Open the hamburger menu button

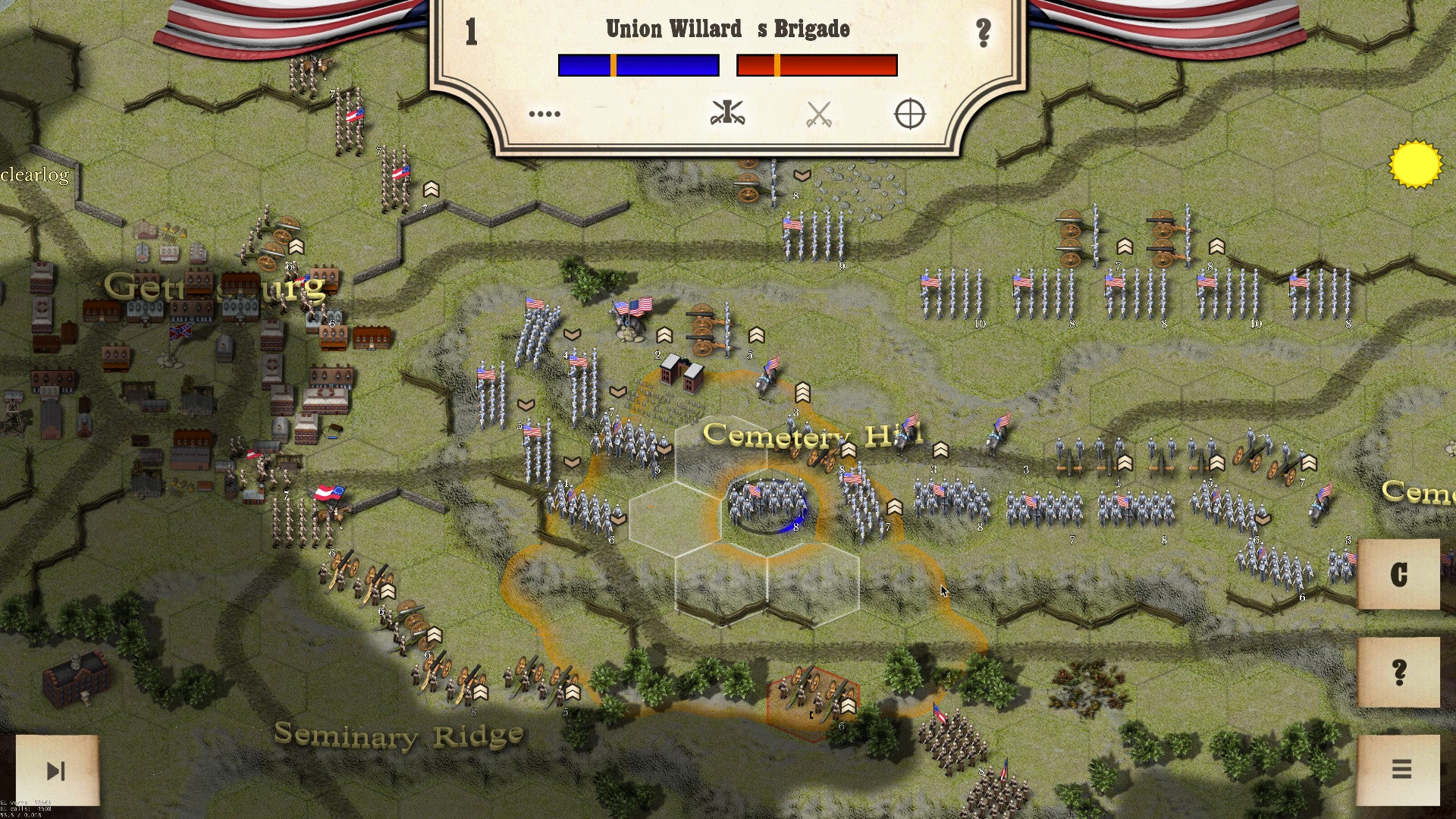(x=1401, y=770)
